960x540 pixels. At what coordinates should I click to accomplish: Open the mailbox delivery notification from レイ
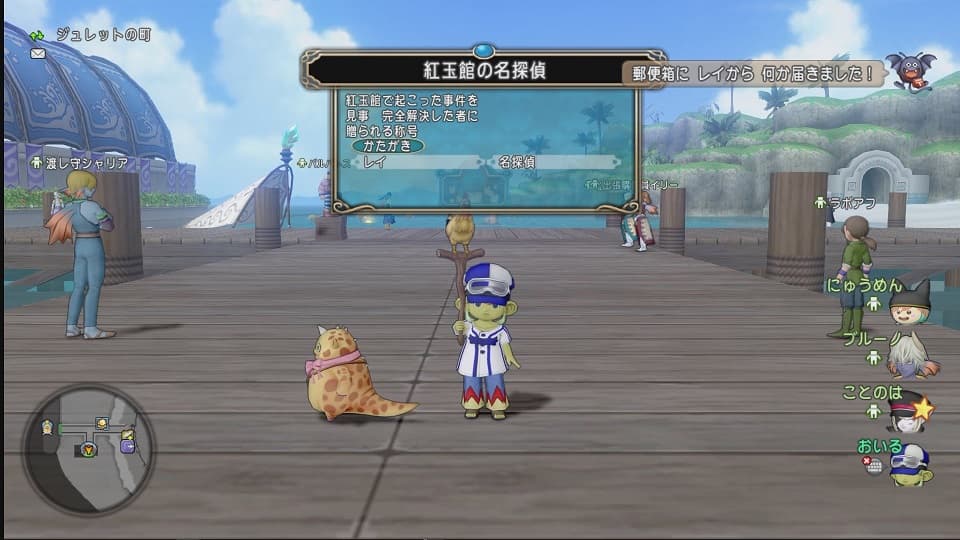(x=753, y=73)
